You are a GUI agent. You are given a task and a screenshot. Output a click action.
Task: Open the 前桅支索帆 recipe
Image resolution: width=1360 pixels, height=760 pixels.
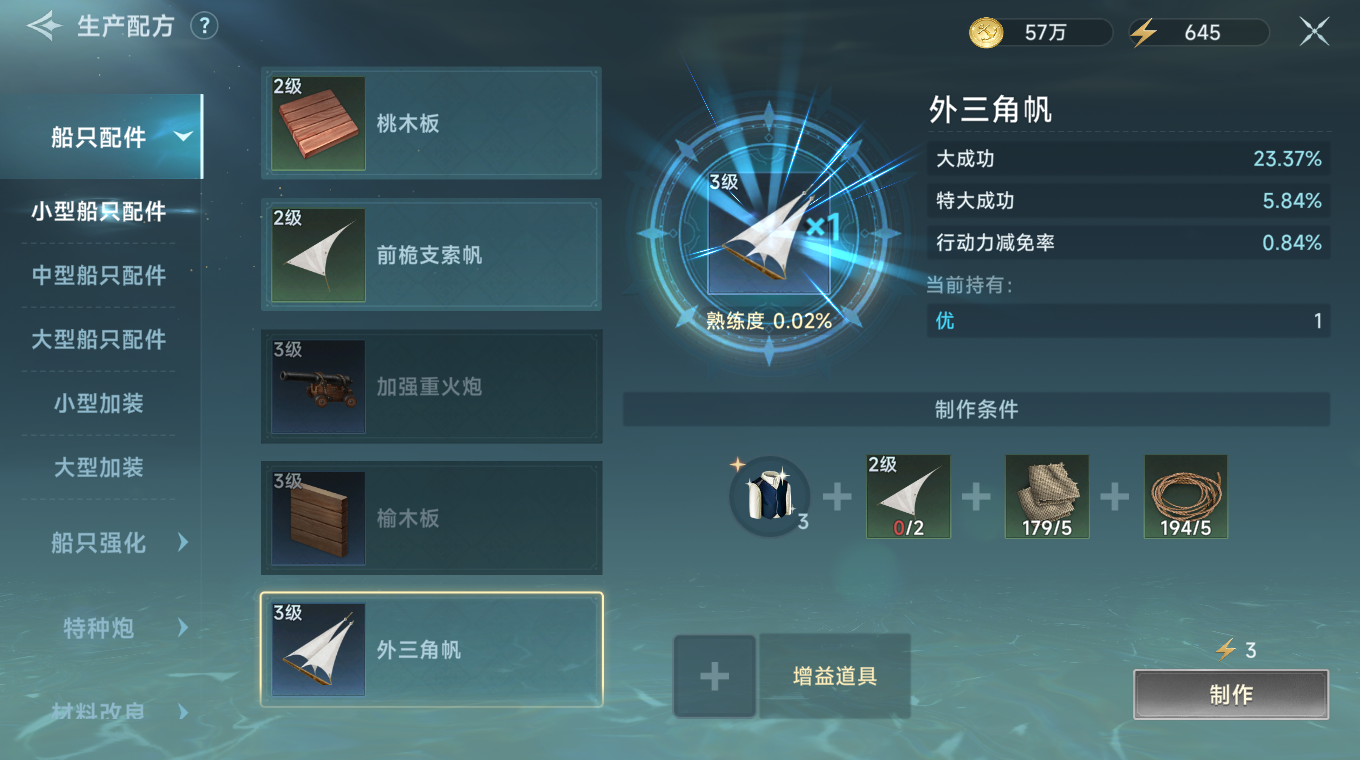pos(317,254)
